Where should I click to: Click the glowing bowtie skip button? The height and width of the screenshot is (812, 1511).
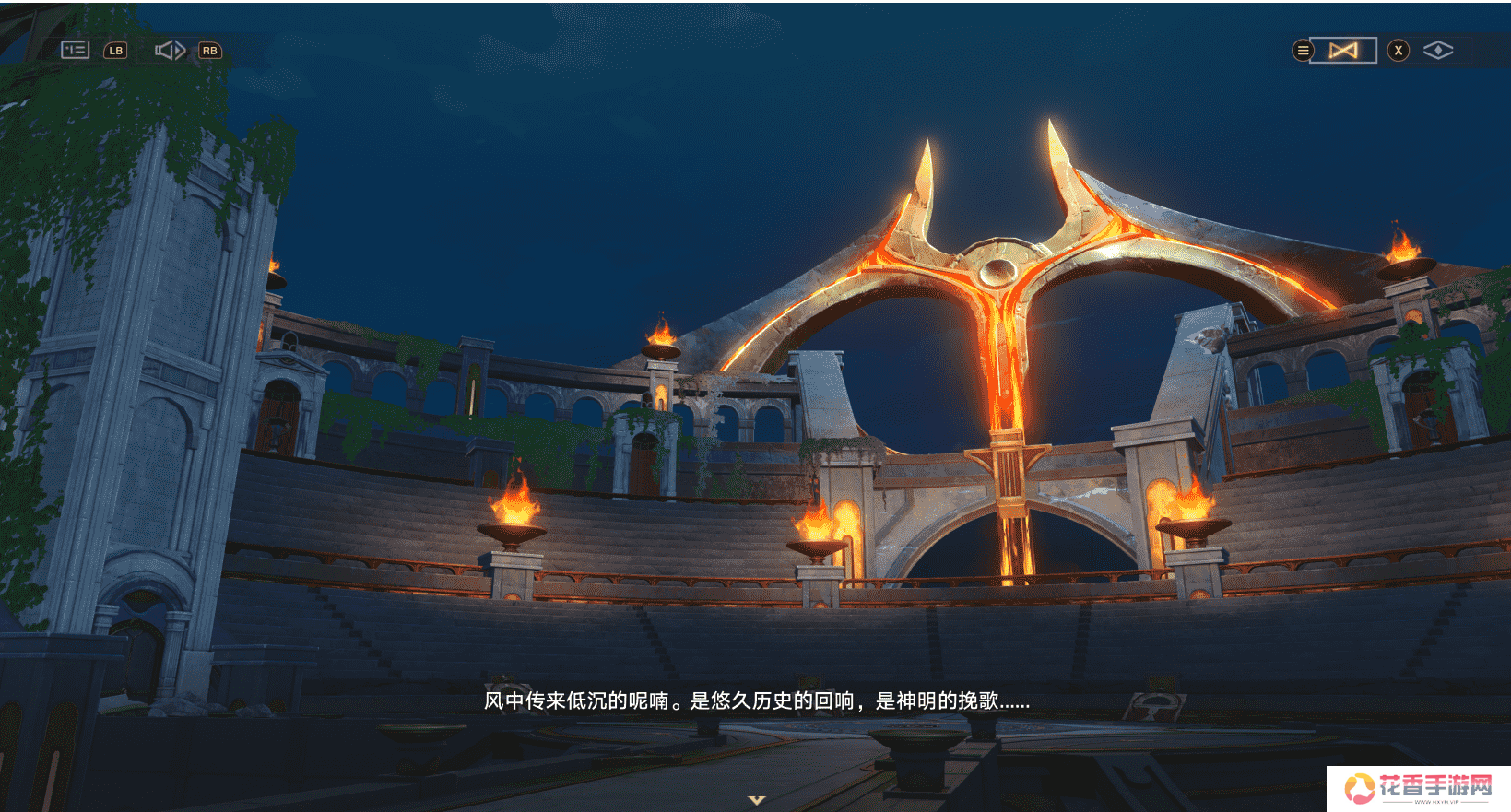[1343, 51]
